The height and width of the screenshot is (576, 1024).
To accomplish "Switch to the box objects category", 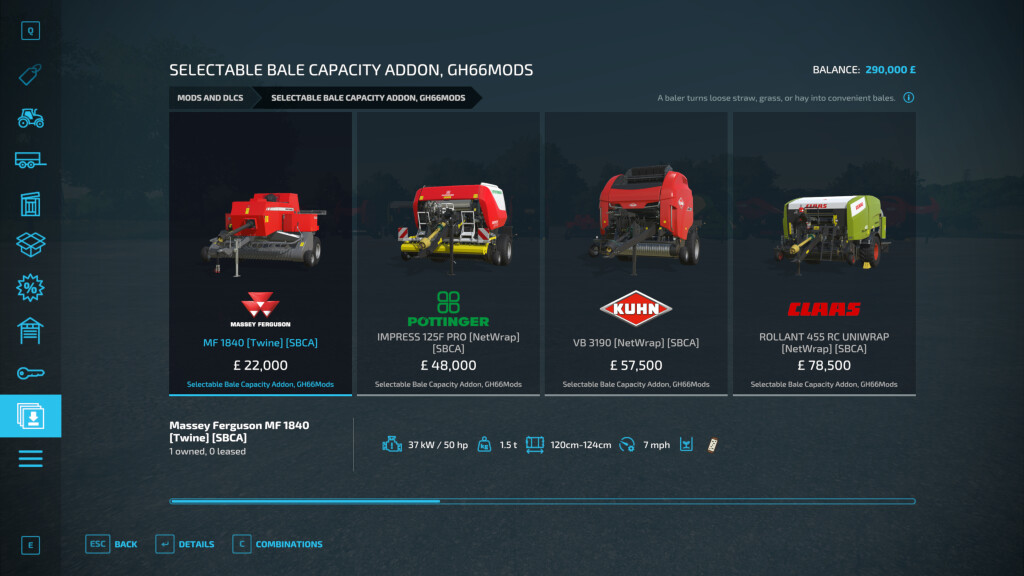I will point(30,245).
